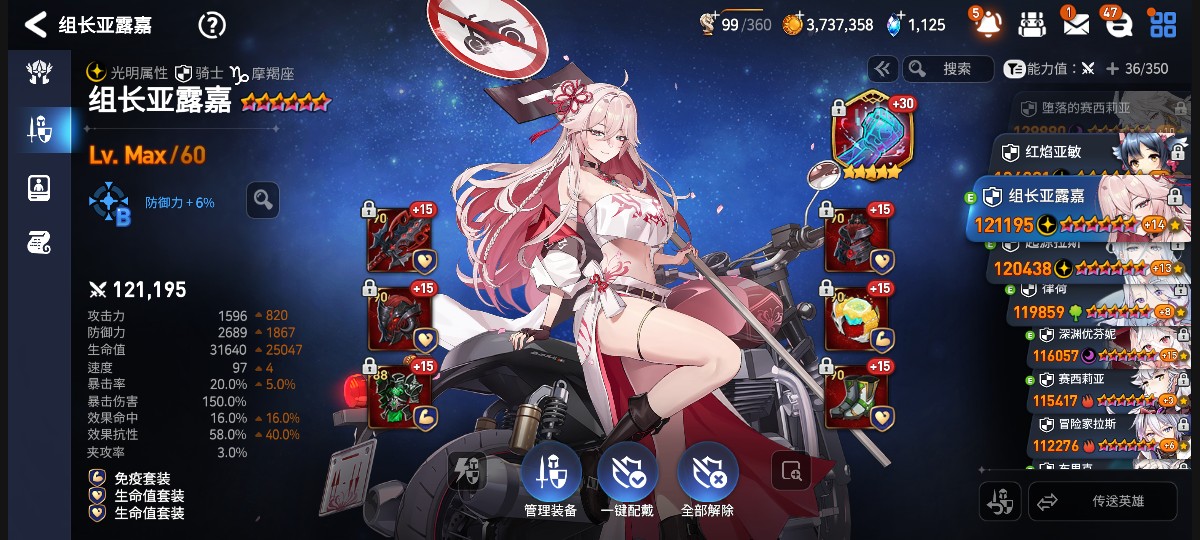Switch to the hero portrait side tab
The image size is (1200, 540).
pos(38,185)
